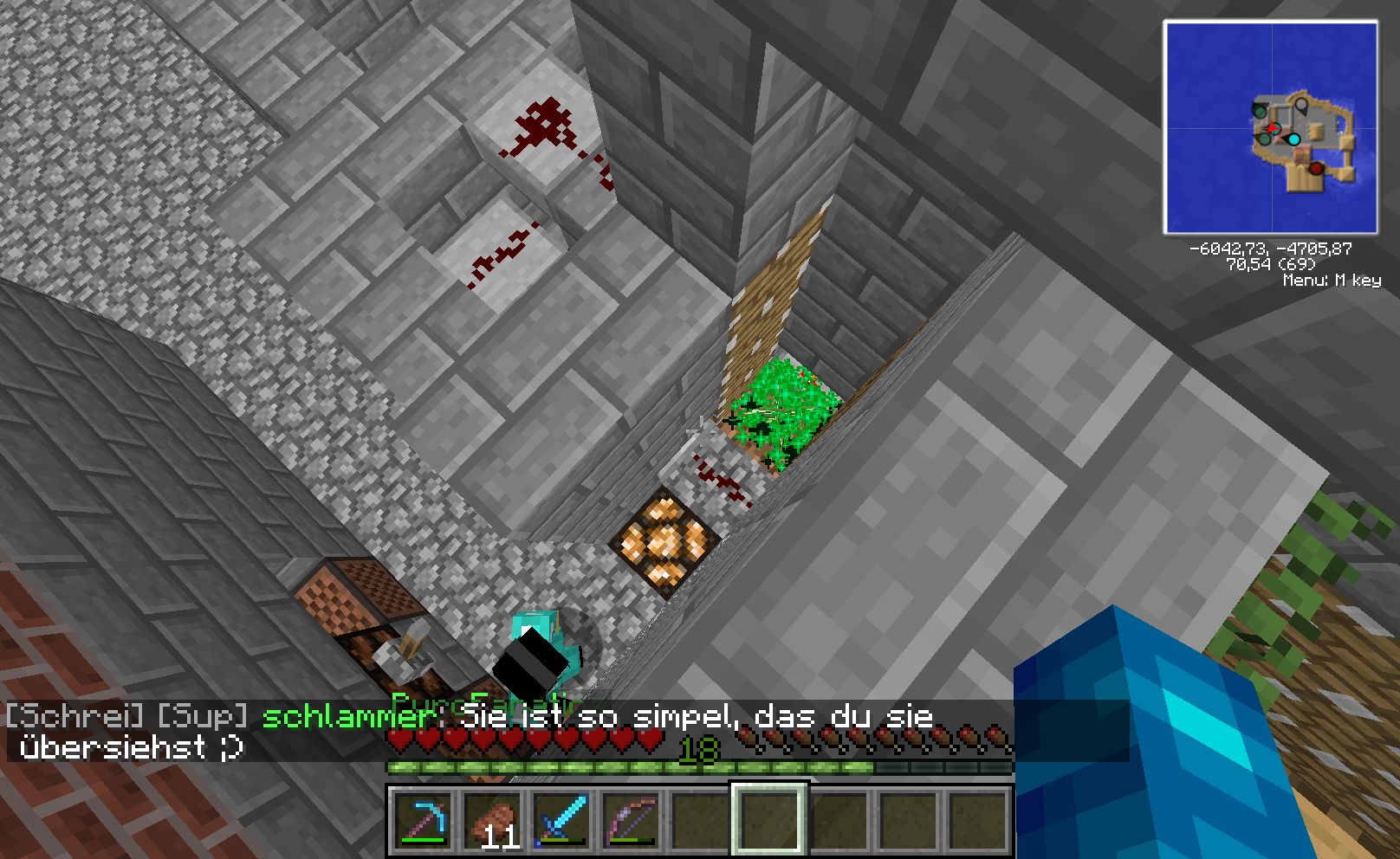The height and width of the screenshot is (859, 1400).
Task: Click the gray waypoint marker on minimap
Action: (1301, 106)
